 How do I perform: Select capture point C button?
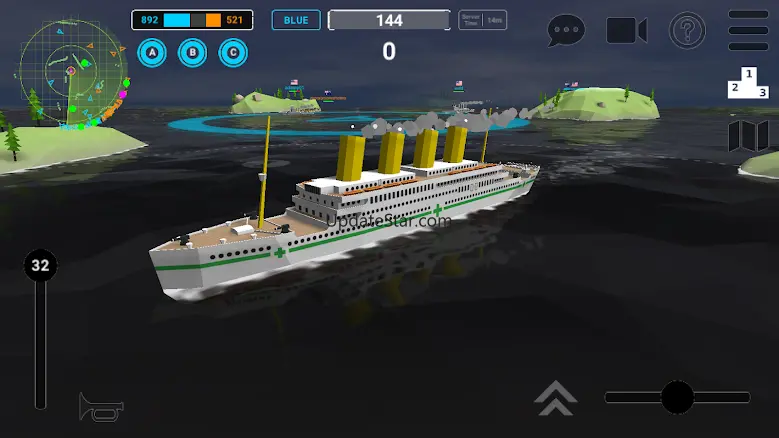coord(234,52)
